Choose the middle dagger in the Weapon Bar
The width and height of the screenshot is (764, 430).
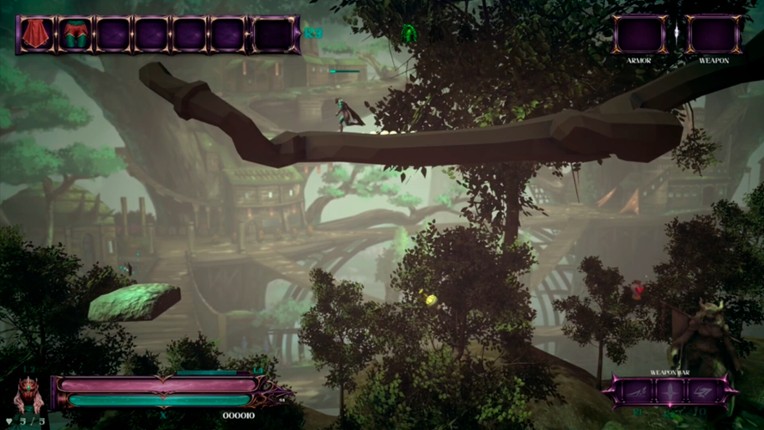pyautogui.click(x=669, y=391)
